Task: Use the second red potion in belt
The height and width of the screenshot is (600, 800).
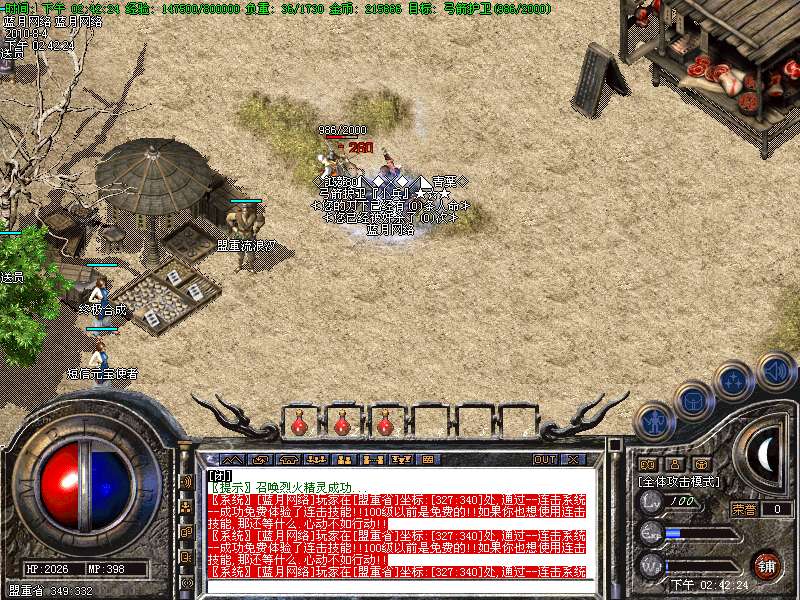Action: (342, 424)
